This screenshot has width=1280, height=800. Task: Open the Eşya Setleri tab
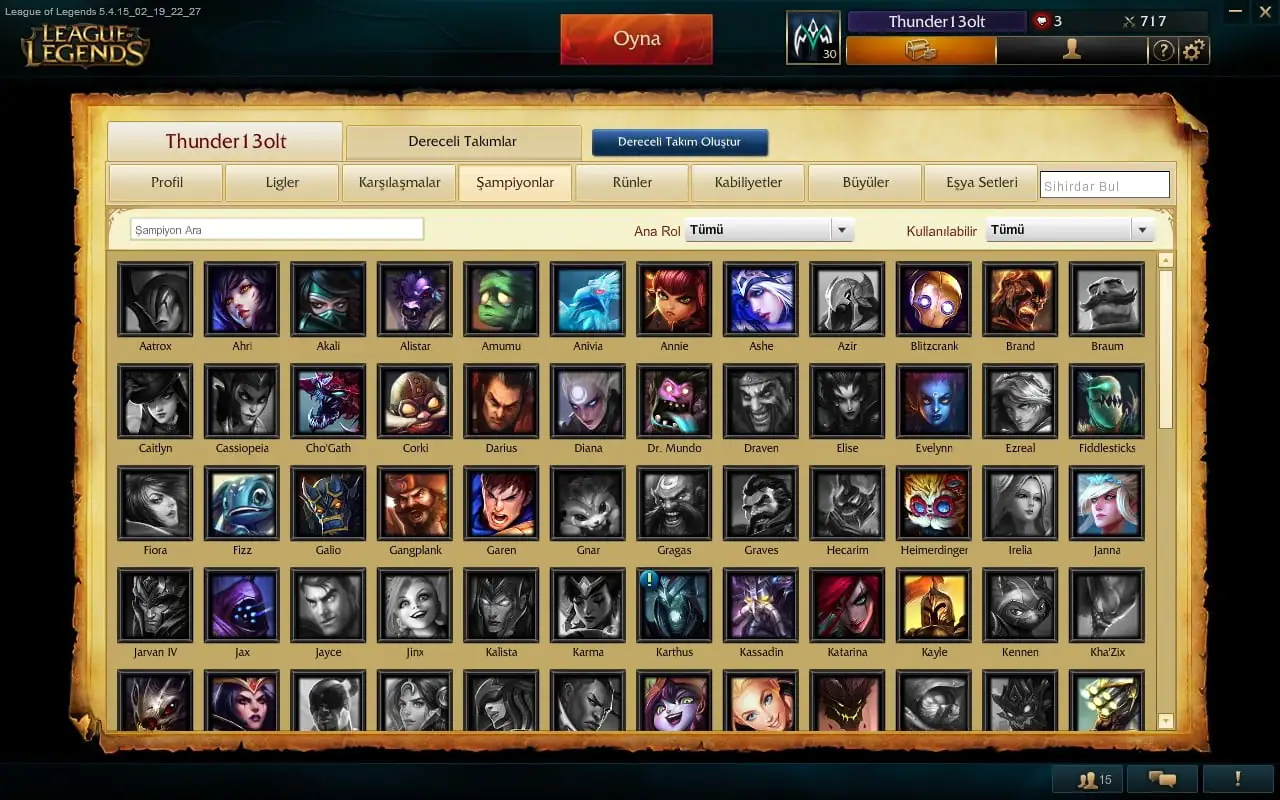(981, 183)
